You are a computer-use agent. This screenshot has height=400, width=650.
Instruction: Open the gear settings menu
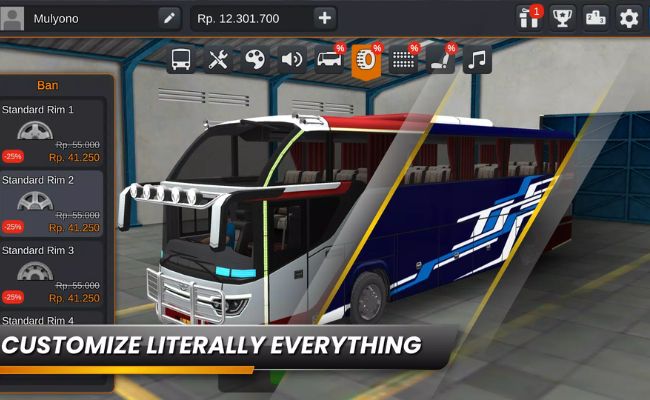[x=628, y=17]
